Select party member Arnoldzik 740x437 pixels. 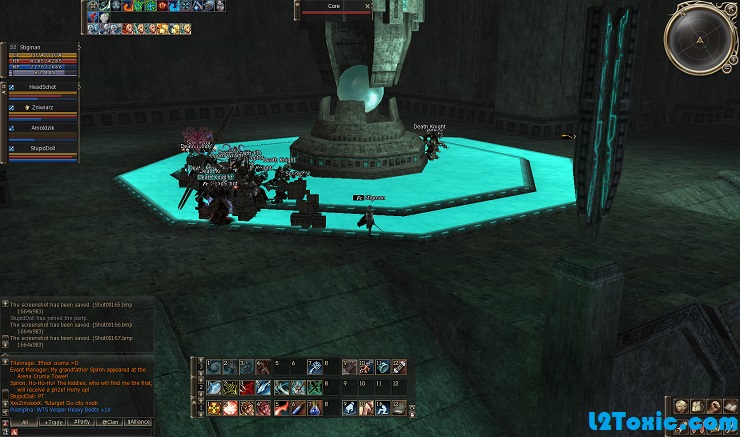point(43,127)
